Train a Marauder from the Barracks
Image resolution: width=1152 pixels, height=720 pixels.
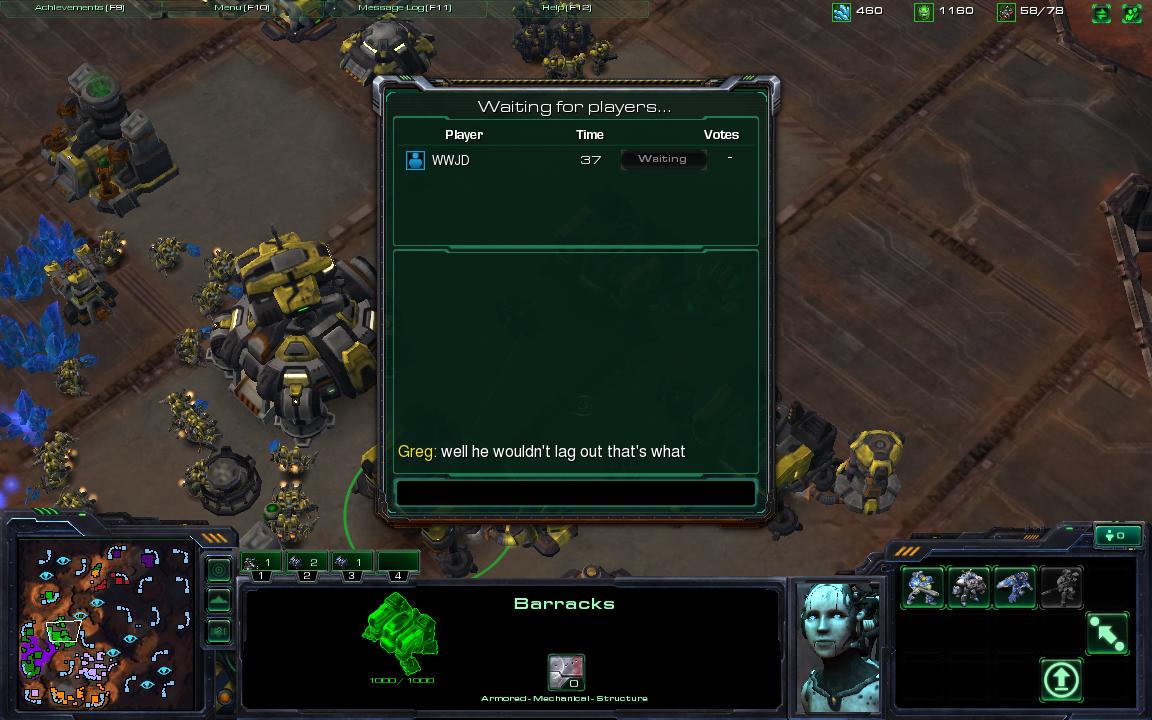(x=968, y=587)
